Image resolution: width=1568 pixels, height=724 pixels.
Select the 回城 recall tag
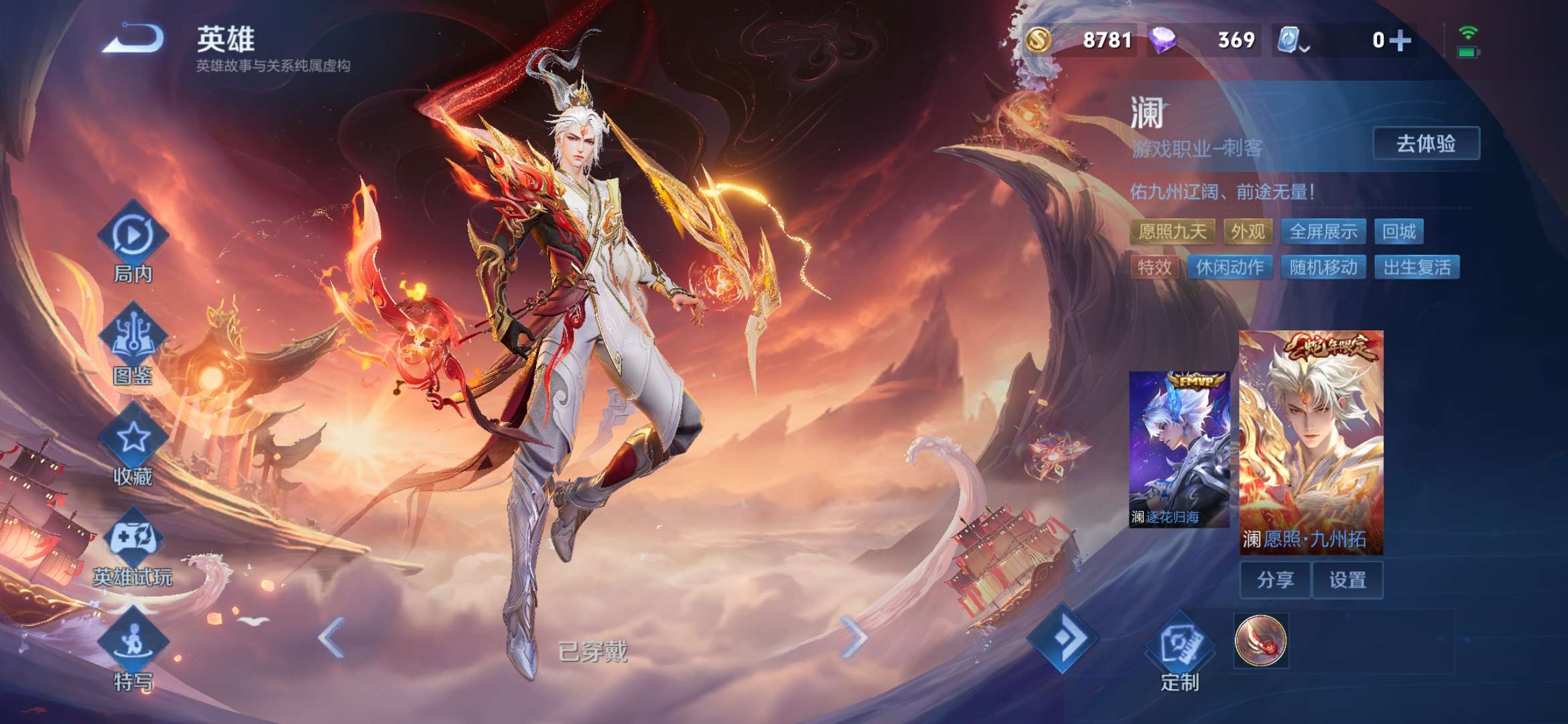pyautogui.click(x=1399, y=232)
